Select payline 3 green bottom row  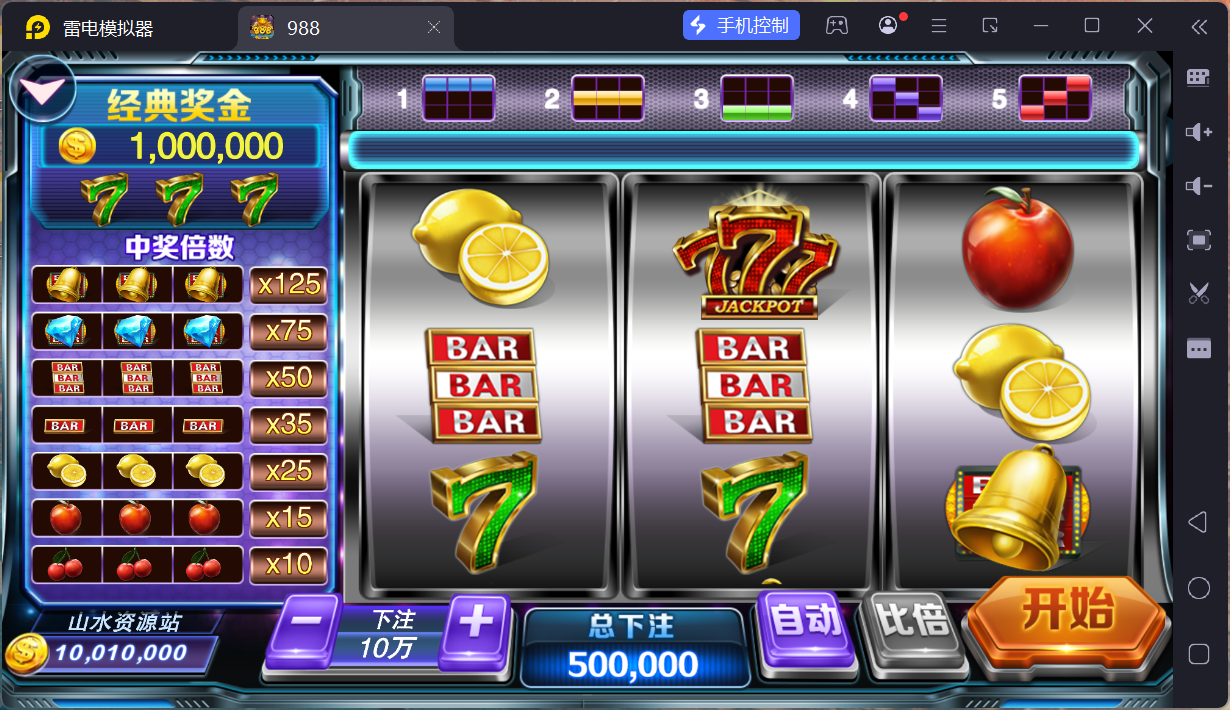pos(756,98)
